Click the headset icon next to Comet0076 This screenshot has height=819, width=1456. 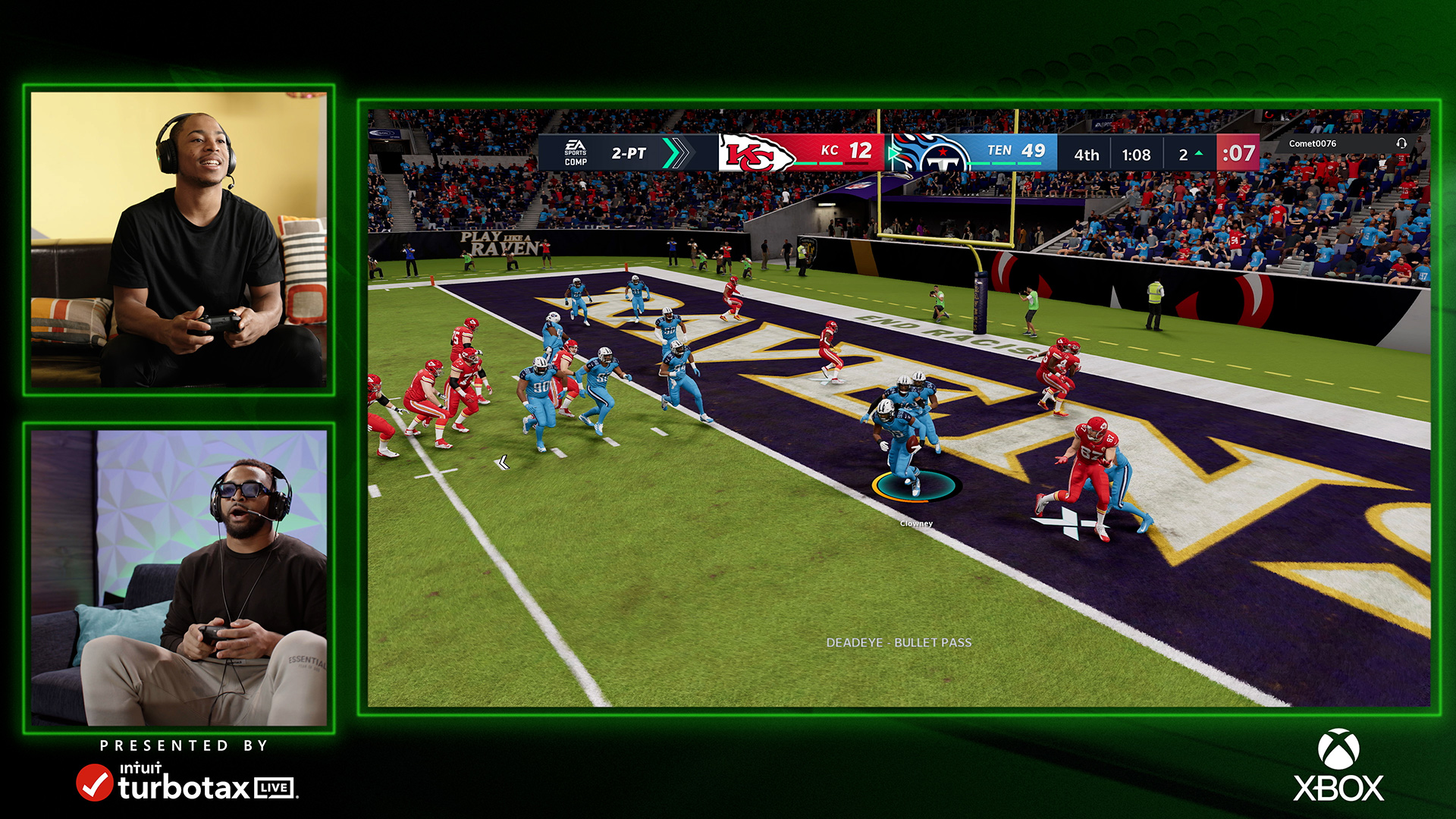[x=1402, y=144]
